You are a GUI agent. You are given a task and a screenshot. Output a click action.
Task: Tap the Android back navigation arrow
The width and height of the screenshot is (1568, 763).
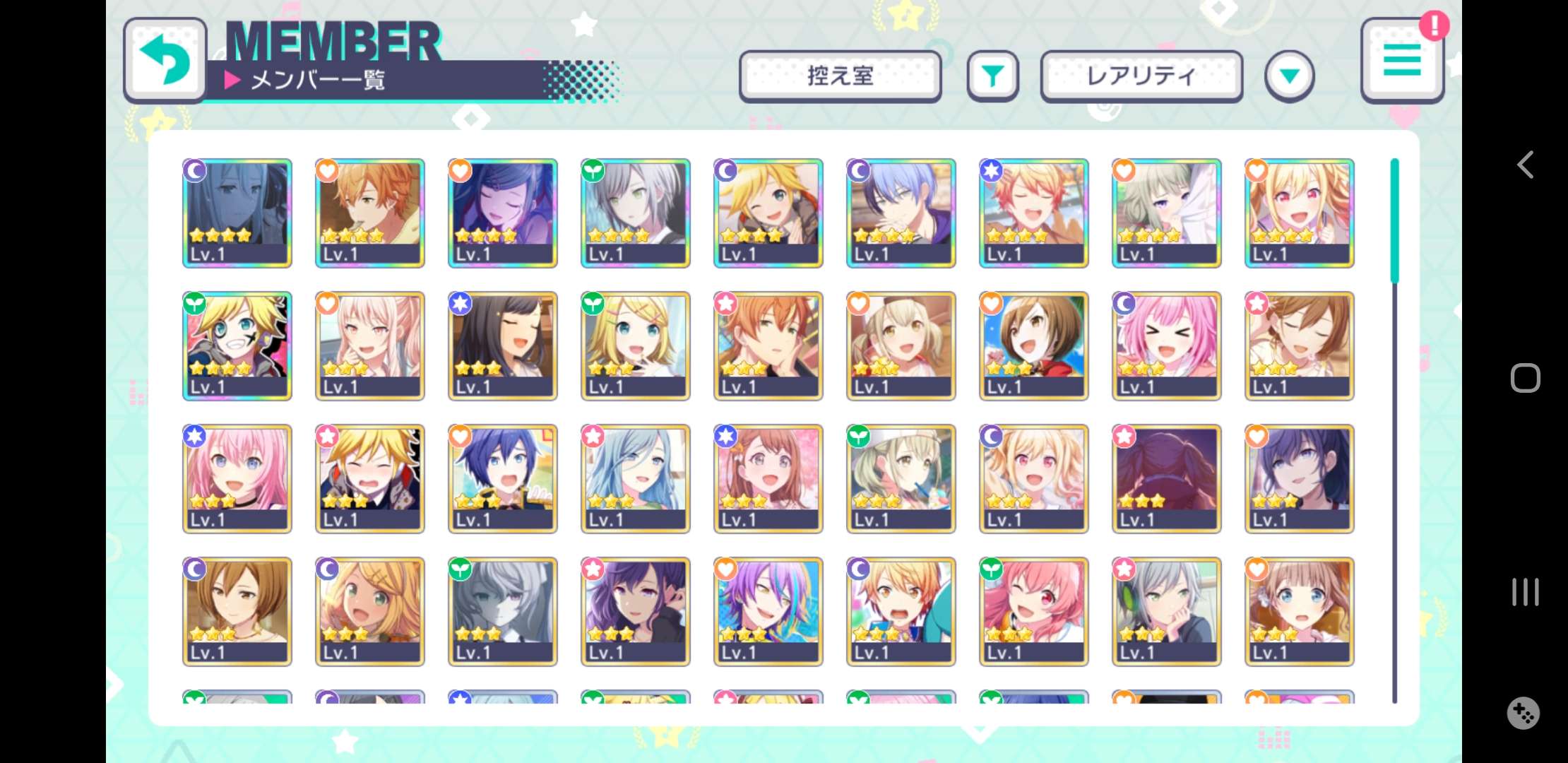(1525, 165)
